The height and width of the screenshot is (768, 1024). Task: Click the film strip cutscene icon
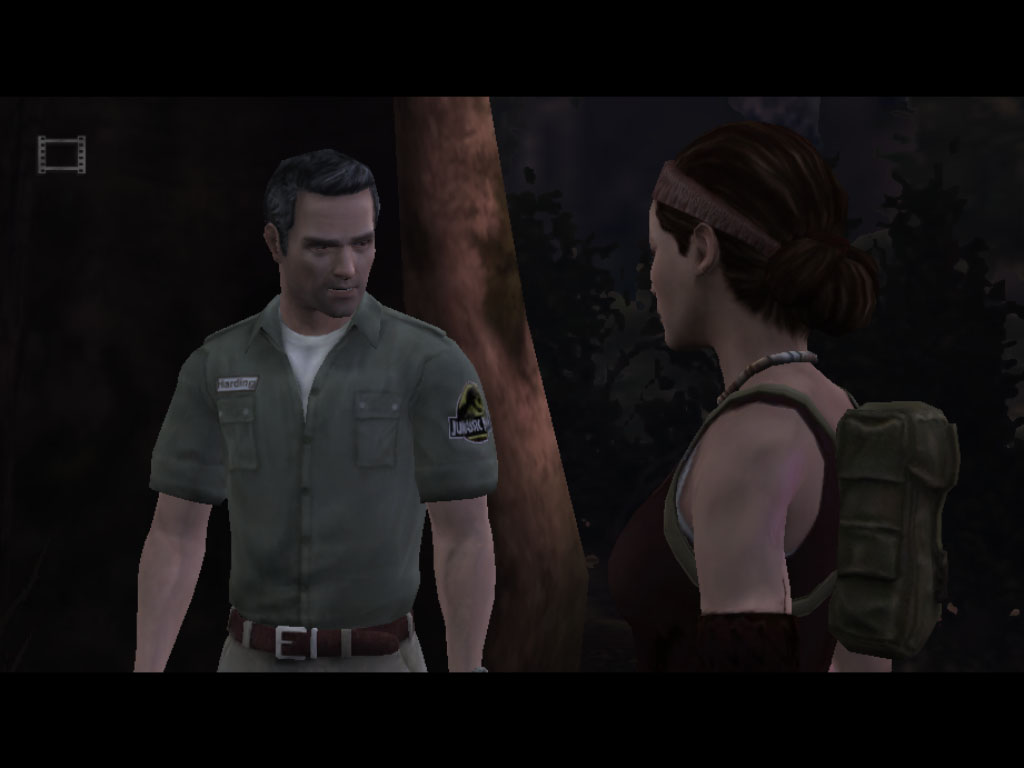[x=61, y=154]
